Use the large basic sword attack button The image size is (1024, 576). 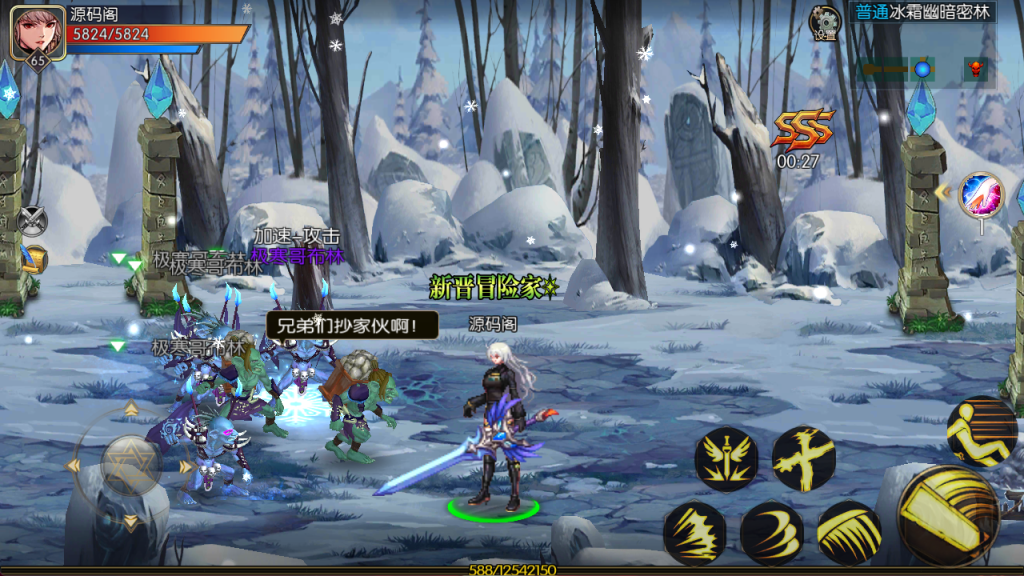(948, 514)
